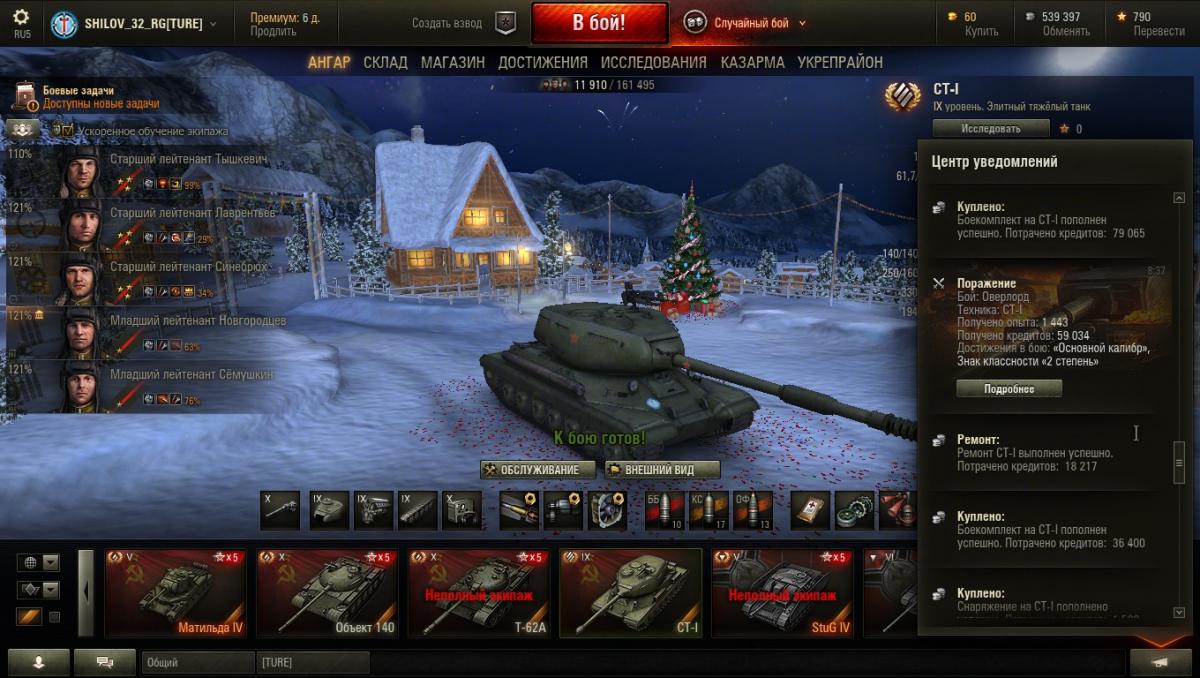Screen dimensions: 1200x678
Task: Start battle with the red В бой! button
Action: click(x=599, y=22)
